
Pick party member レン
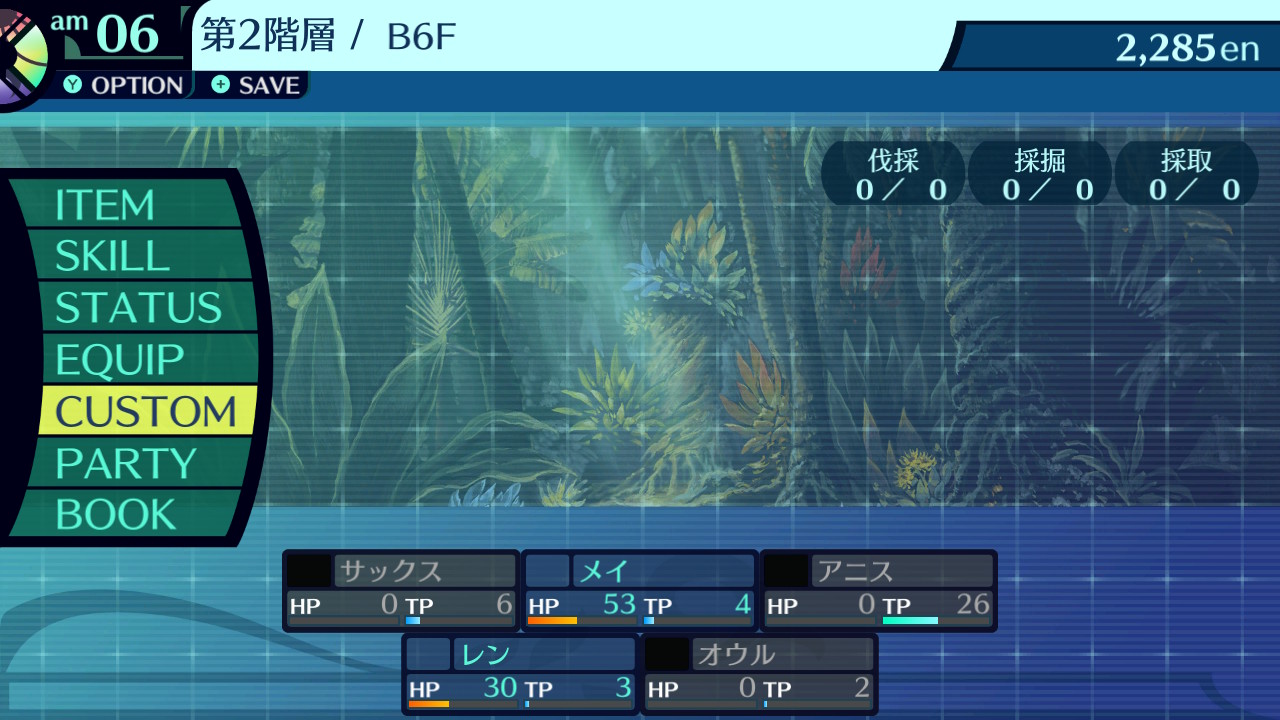[520, 673]
